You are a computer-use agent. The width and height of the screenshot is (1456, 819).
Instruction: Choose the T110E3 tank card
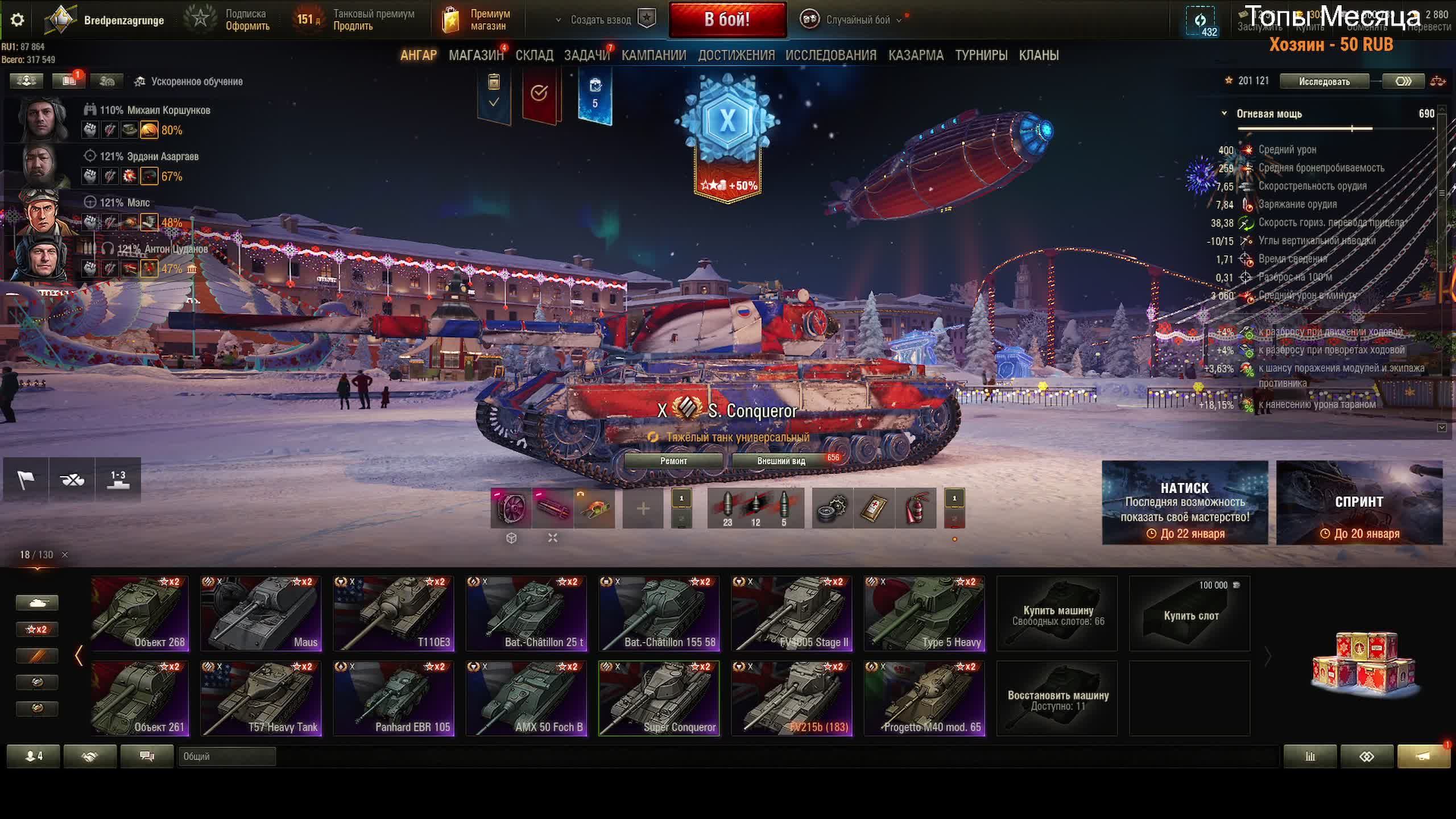pos(394,613)
